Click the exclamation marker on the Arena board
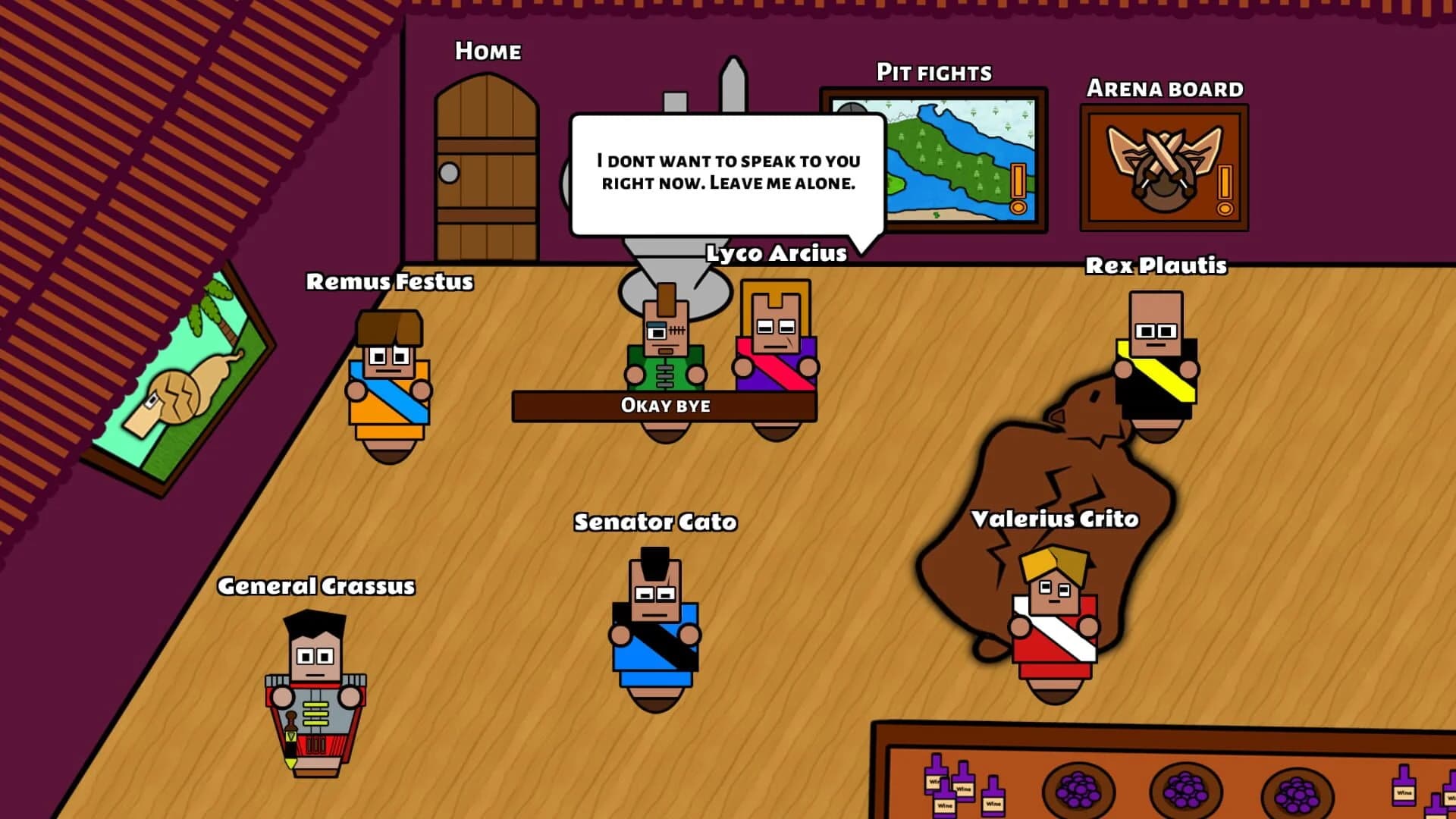Image resolution: width=1456 pixels, height=819 pixels. (1224, 182)
